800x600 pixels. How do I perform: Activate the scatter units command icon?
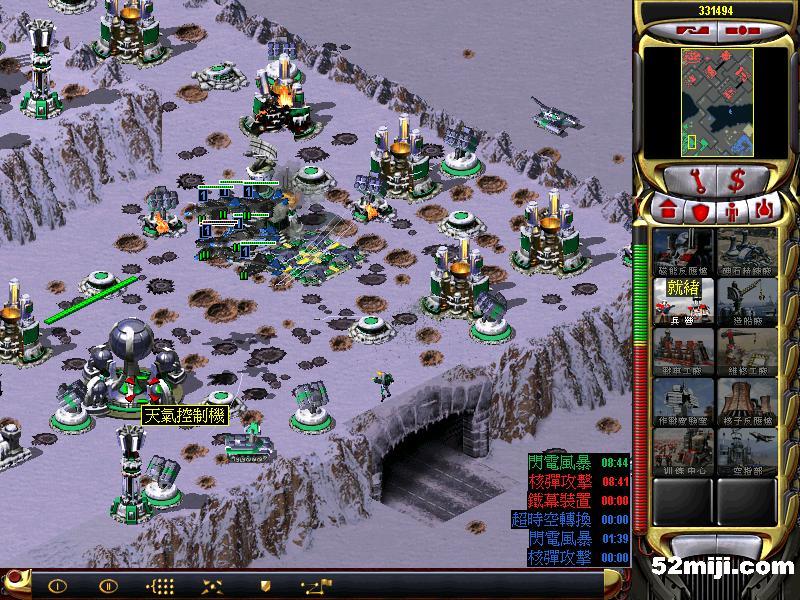pos(212,585)
